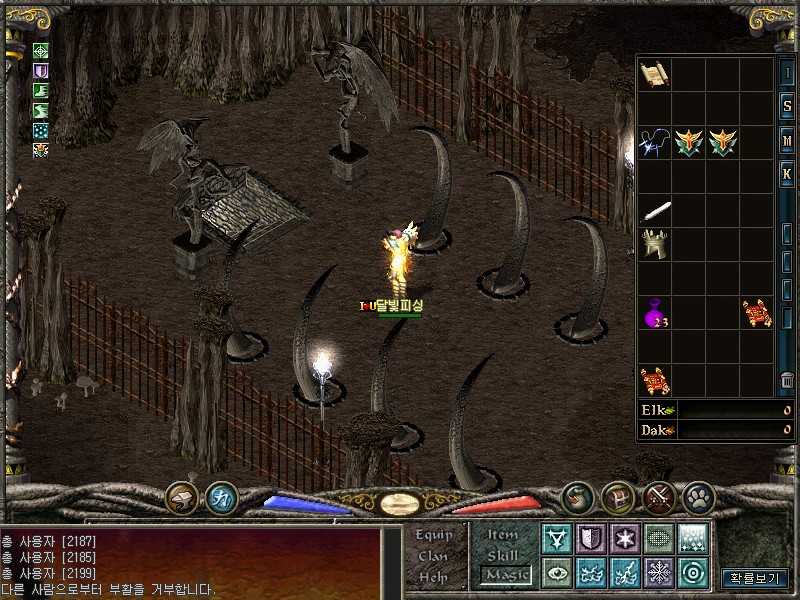This screenshot has width=800, height=600.
Task: Open the Equip menu
Action: pyautogui.click(x=435, y=535)
